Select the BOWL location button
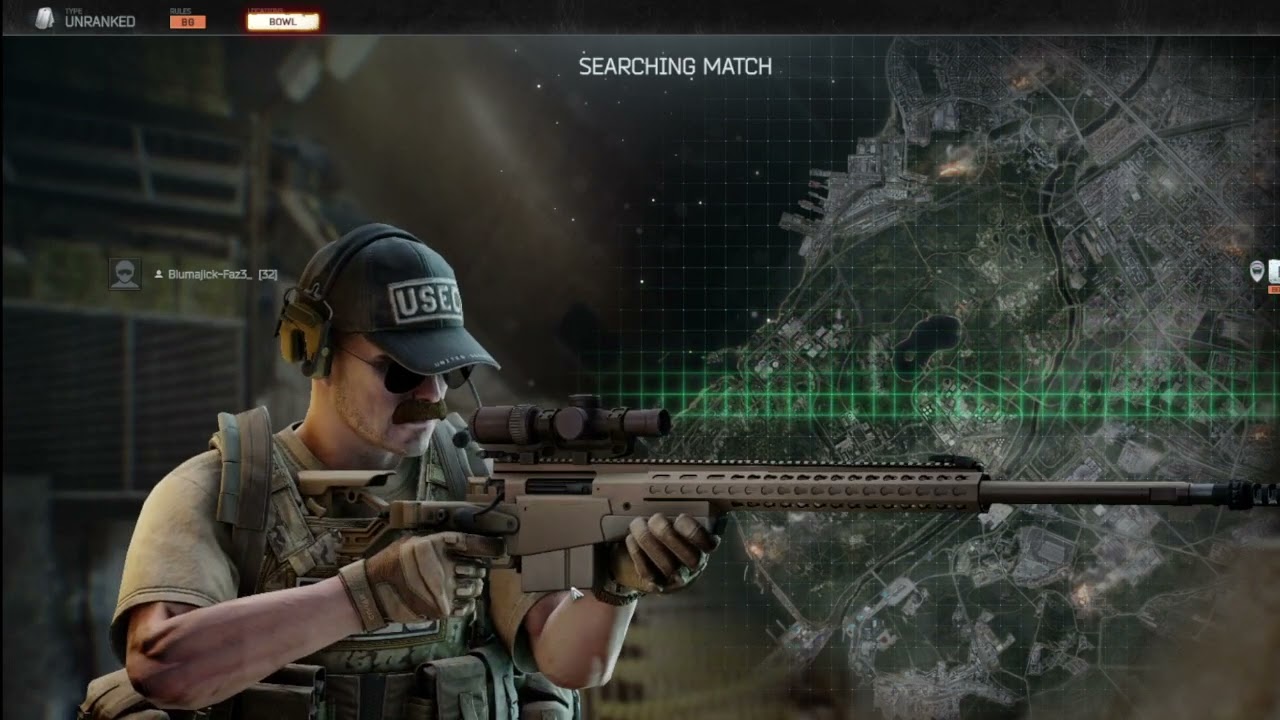The width and height of the screenshot is (1280, 720). (x=283, y=21)
